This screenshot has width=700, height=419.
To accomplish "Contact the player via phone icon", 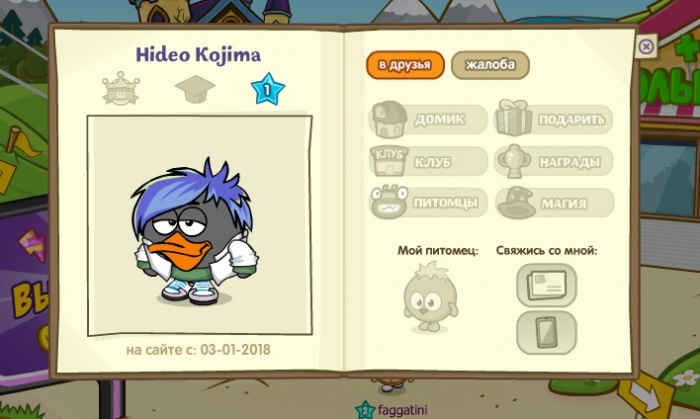I will coord(546,332).
